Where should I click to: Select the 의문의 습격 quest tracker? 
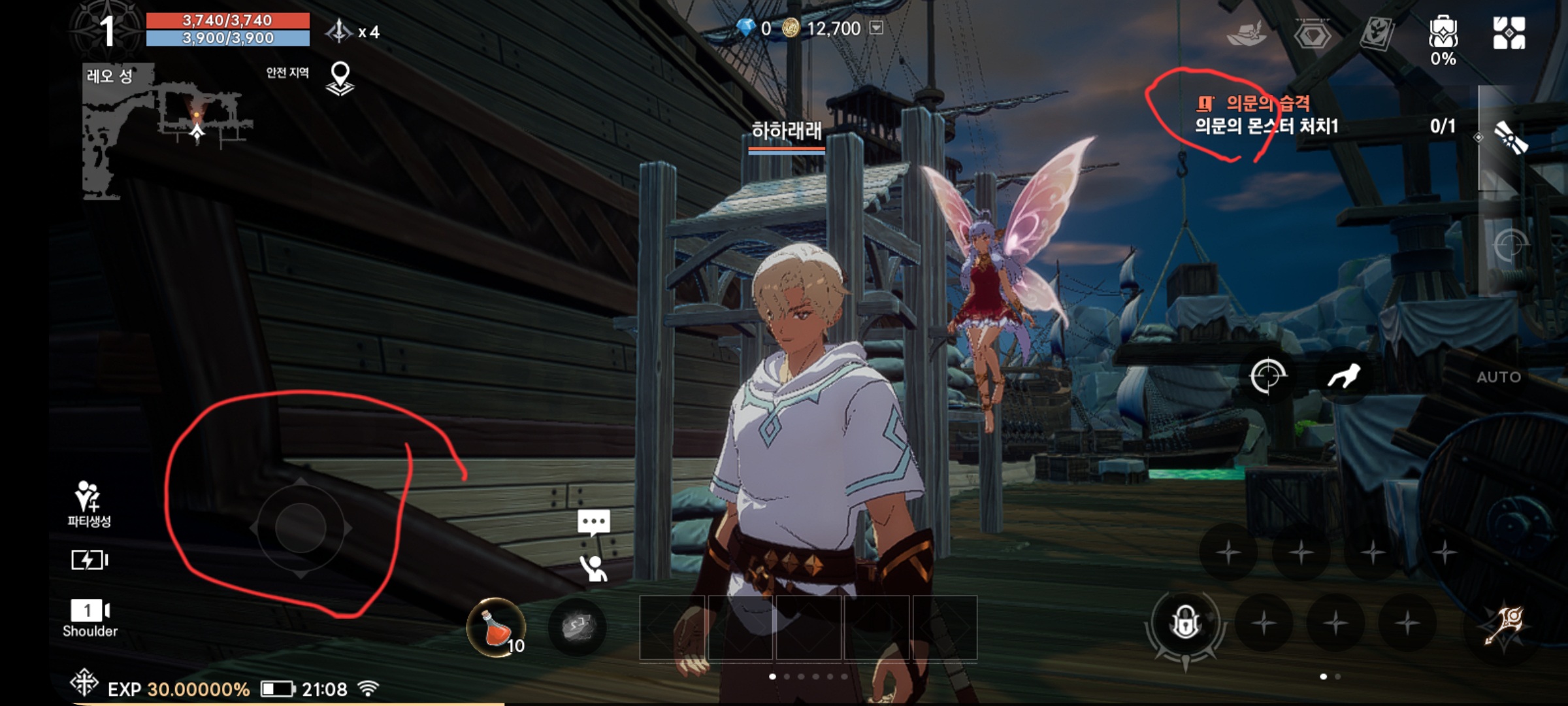(x=1267, y=114)
